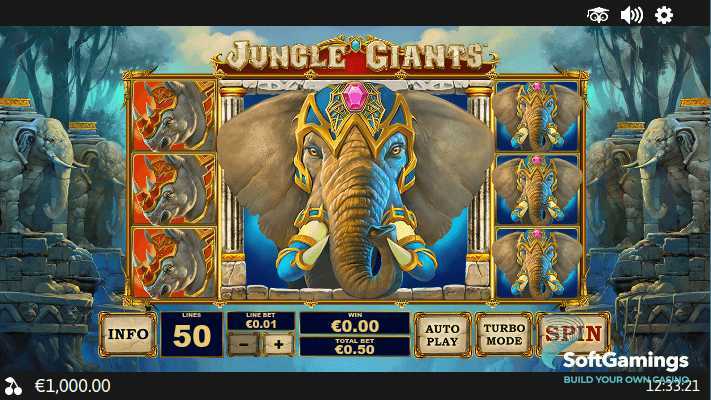The width and height of the screenshot is (711, 400).
Task: Increase line bet with plus button
Action: (x=278, y=345)
